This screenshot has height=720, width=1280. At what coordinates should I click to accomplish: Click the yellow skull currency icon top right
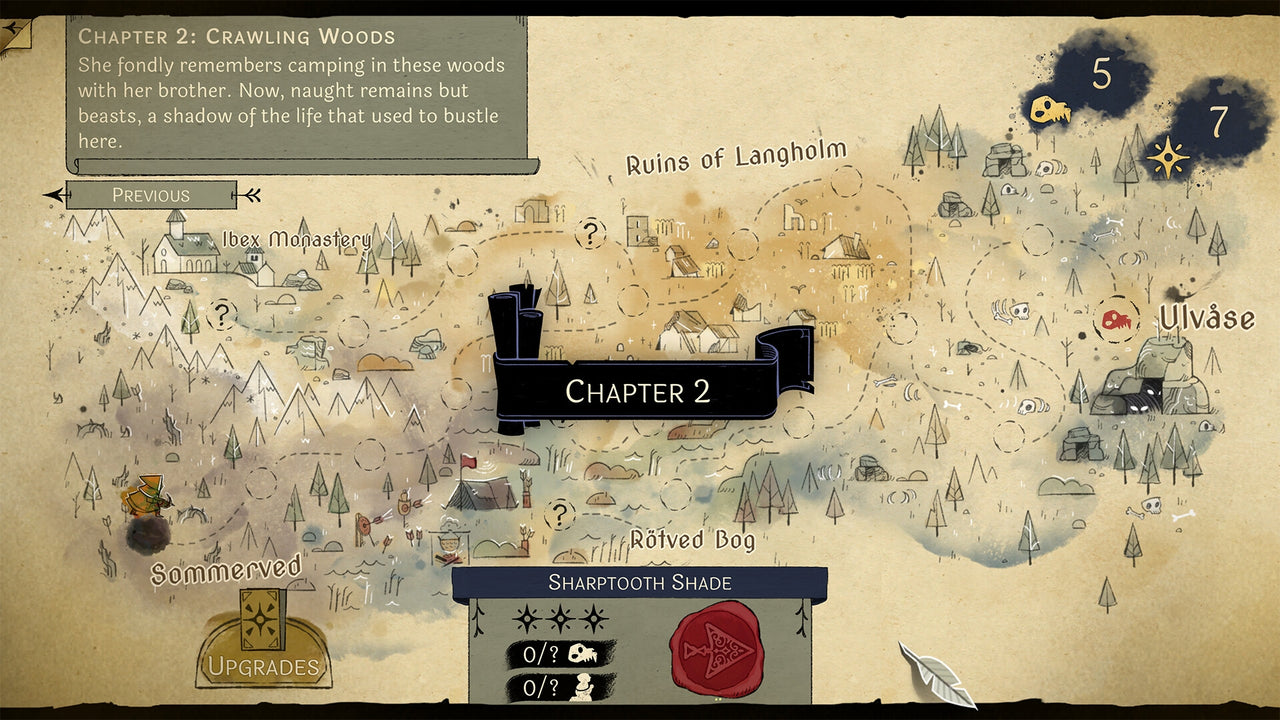[x=1049, y=108]
